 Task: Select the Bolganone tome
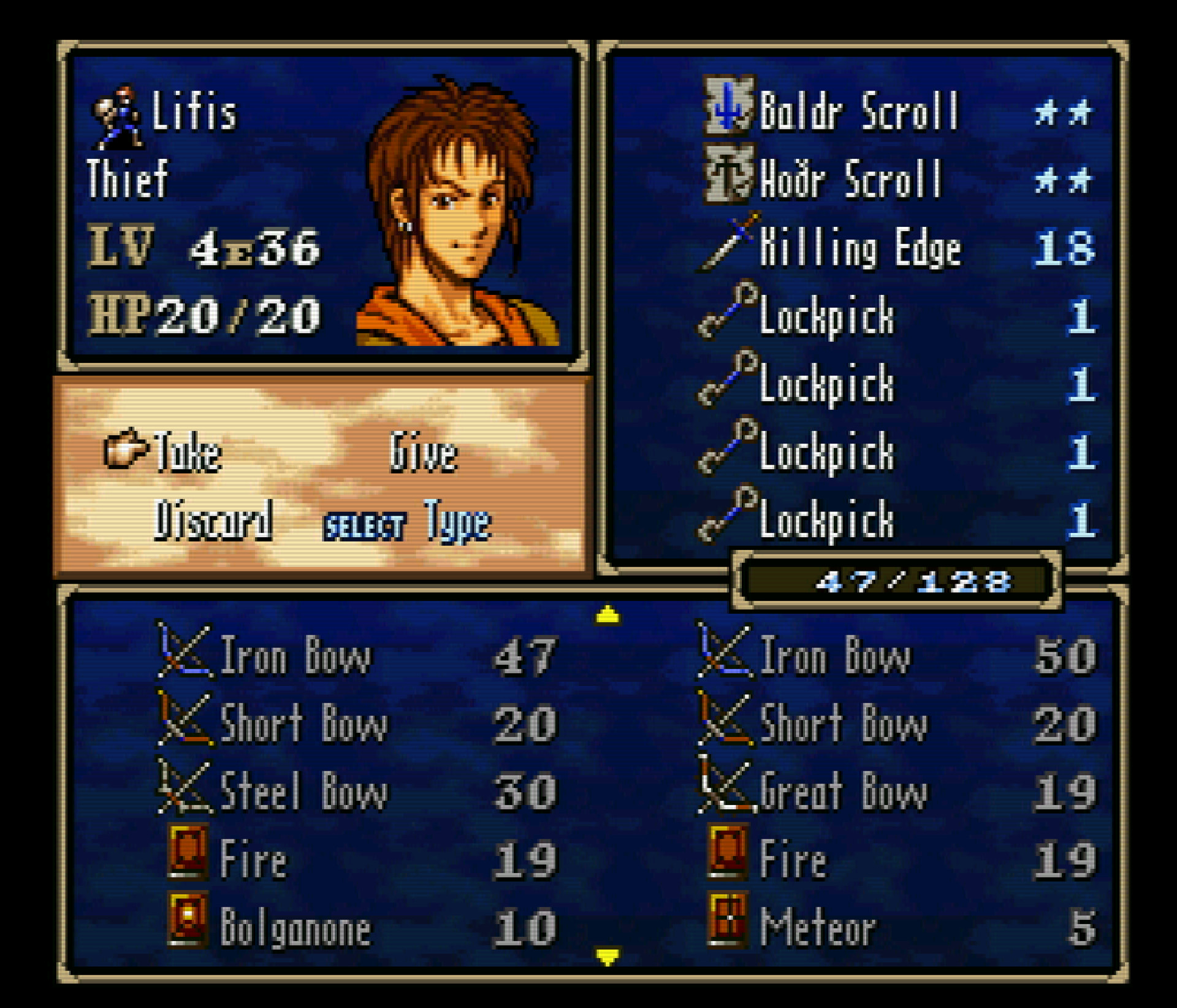click(294, 927)
